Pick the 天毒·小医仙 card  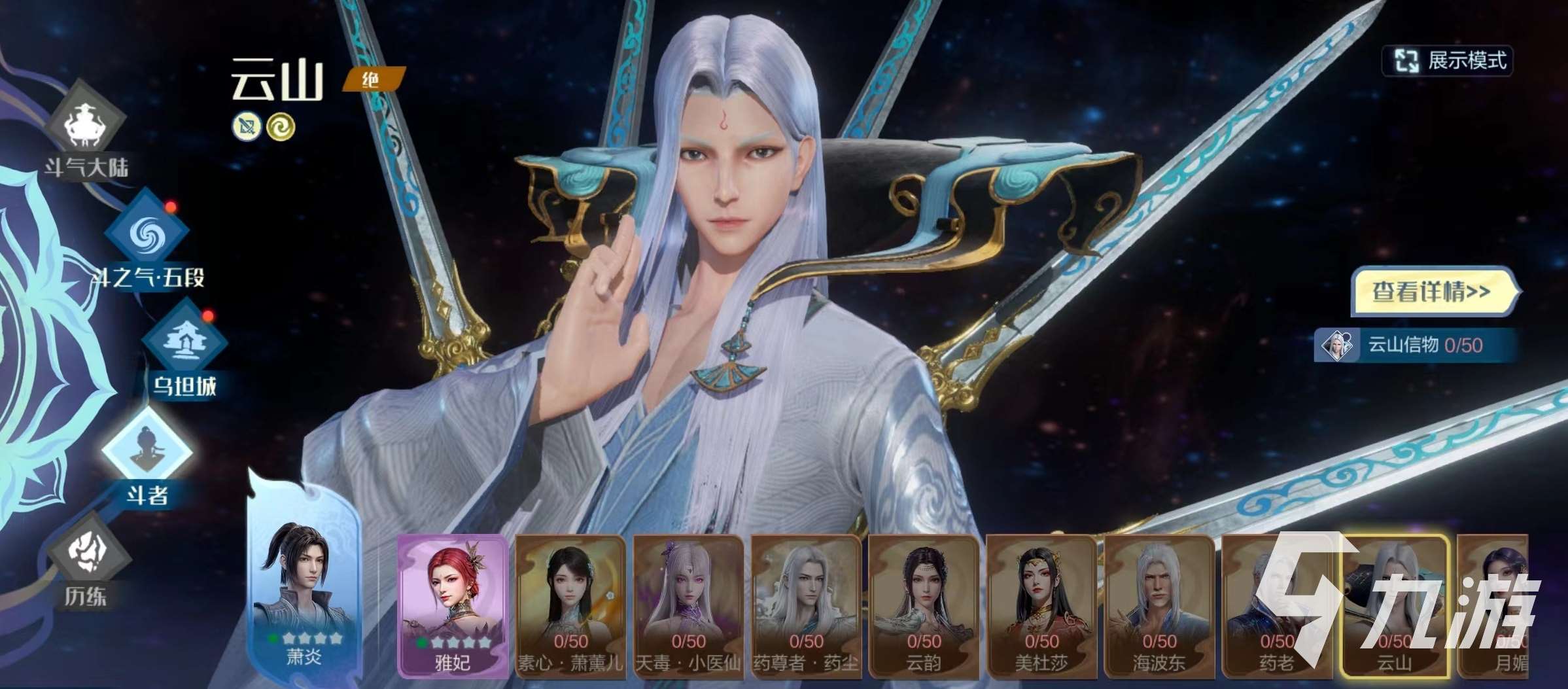(688, 605)
